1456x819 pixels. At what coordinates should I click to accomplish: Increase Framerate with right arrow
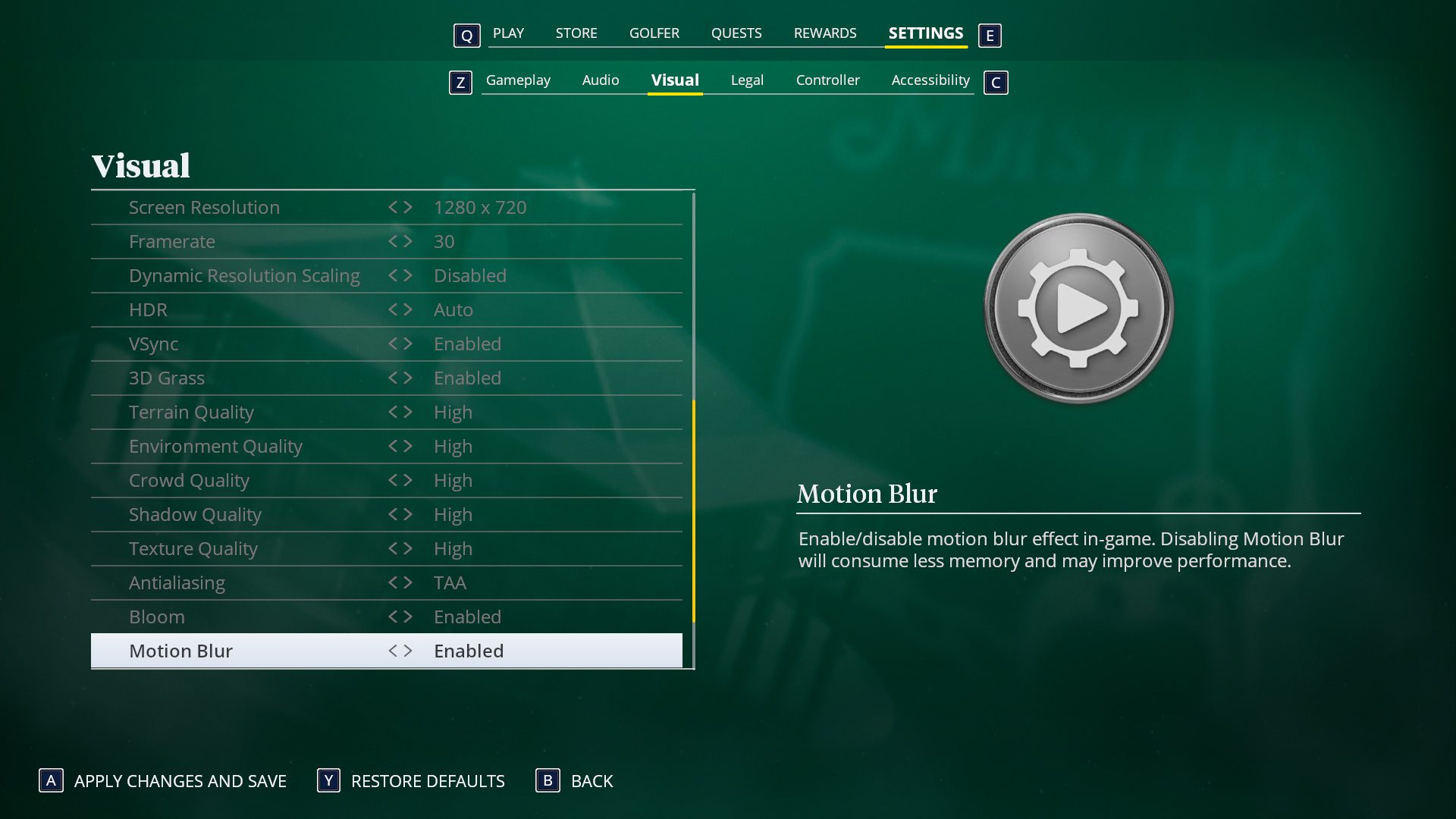pyautogui.click(x=409, y=241)
